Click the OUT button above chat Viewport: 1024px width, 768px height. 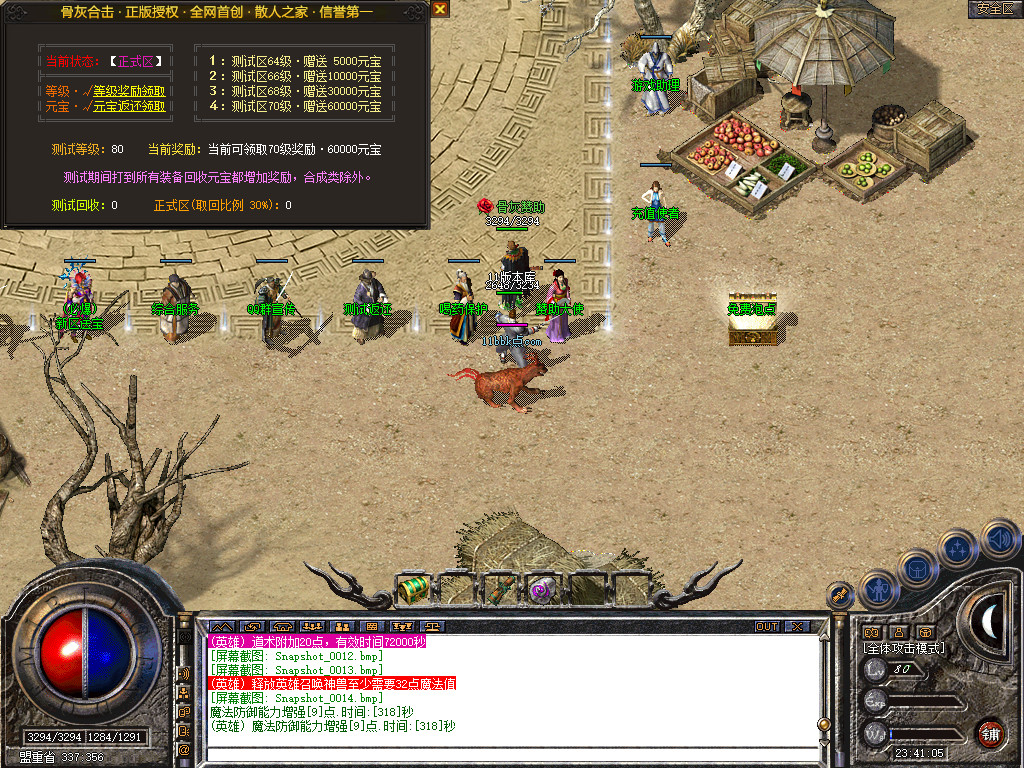767,627
